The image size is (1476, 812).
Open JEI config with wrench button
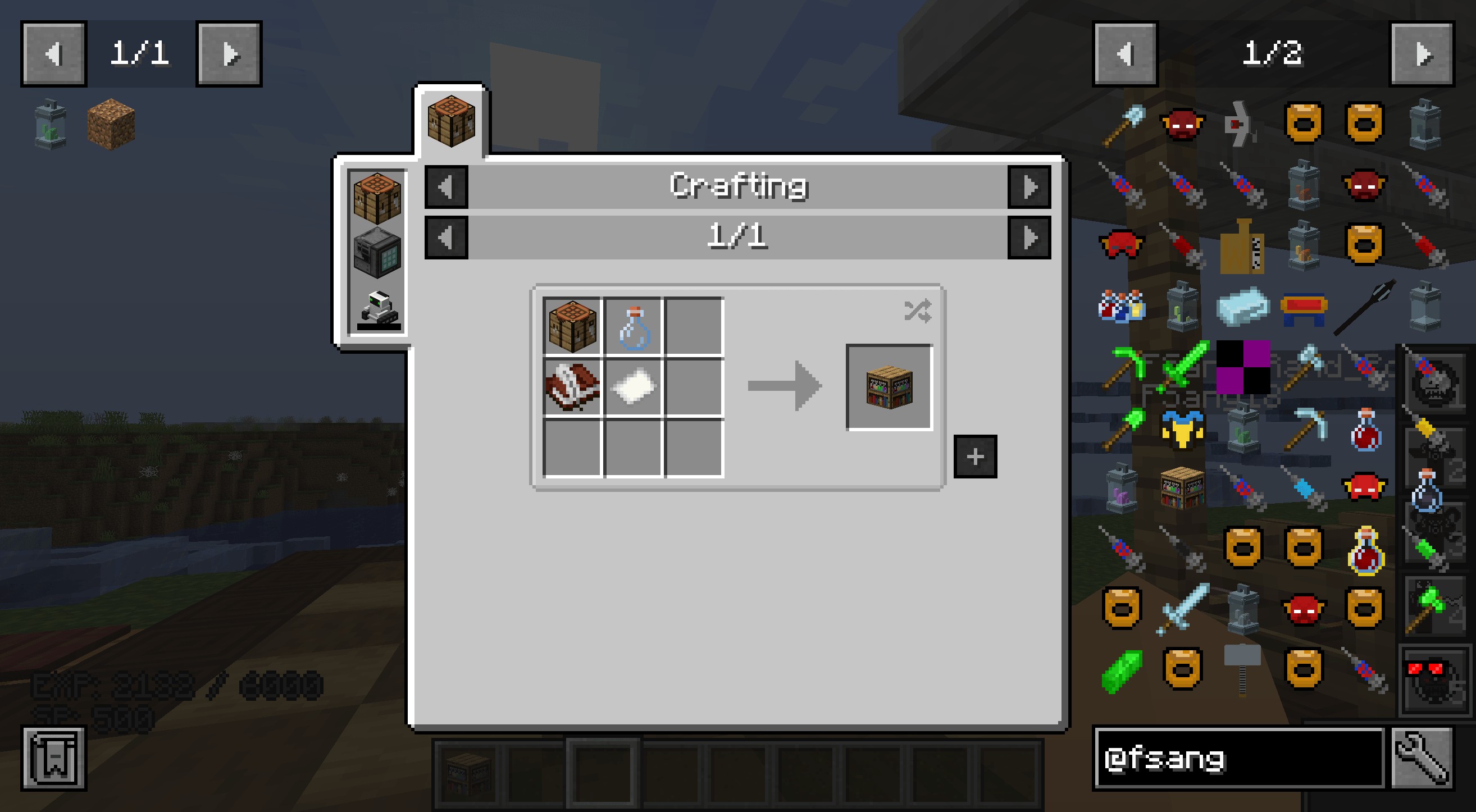point(1422,758)
